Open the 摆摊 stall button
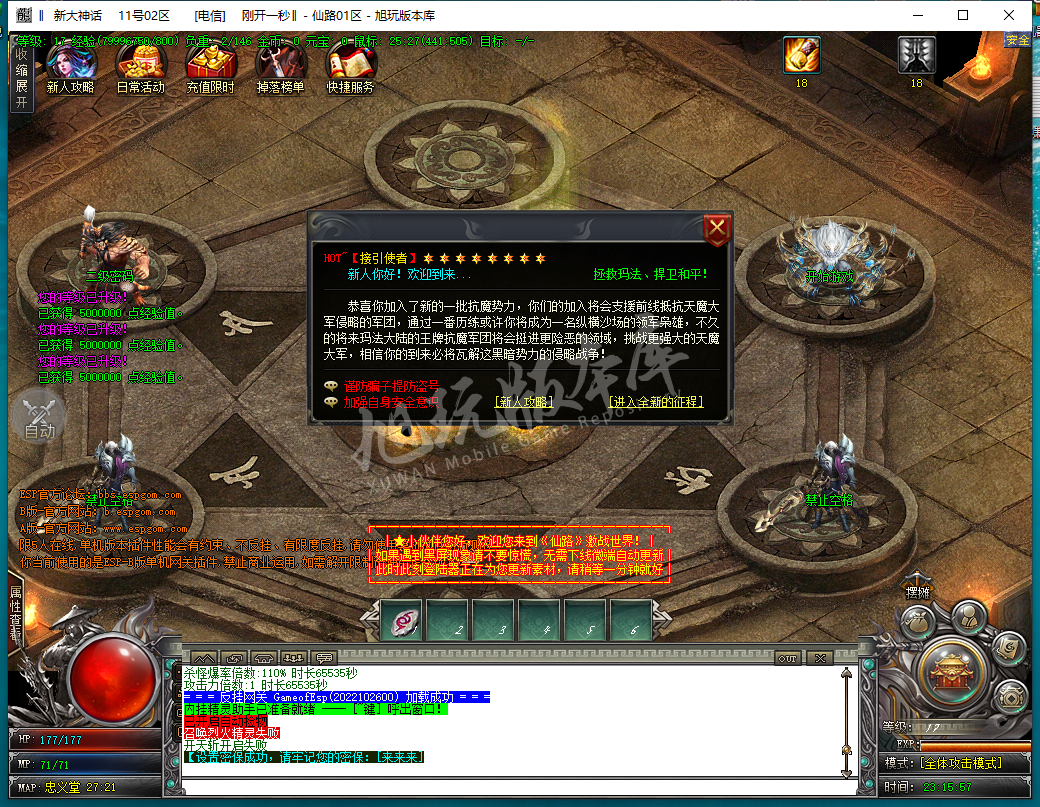Image resolution: width=1040 pixels, height=807 pixels. [x=918, y=590]
